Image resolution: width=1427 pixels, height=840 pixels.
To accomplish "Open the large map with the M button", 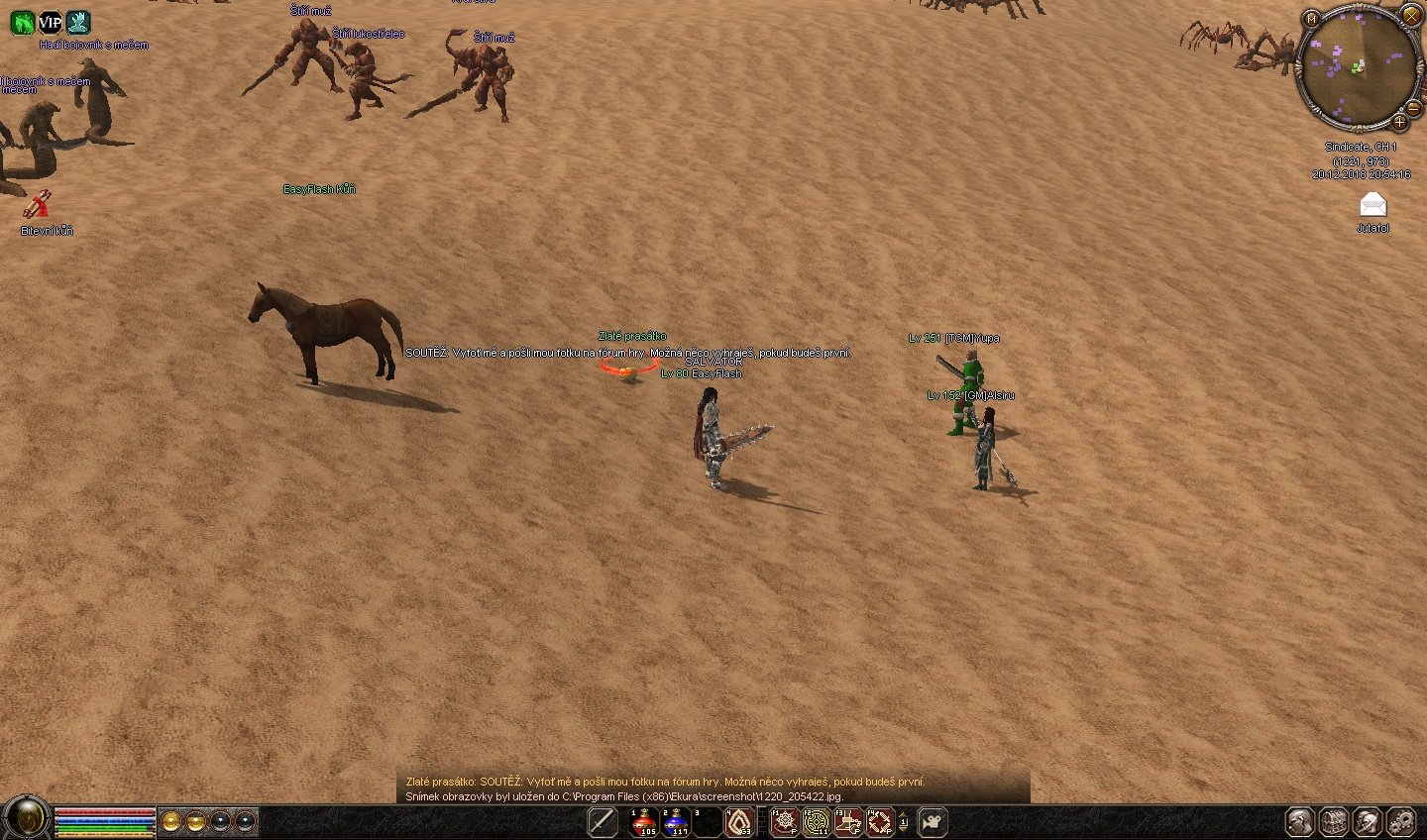I will pyautogui.click(x=1311, y=18).
